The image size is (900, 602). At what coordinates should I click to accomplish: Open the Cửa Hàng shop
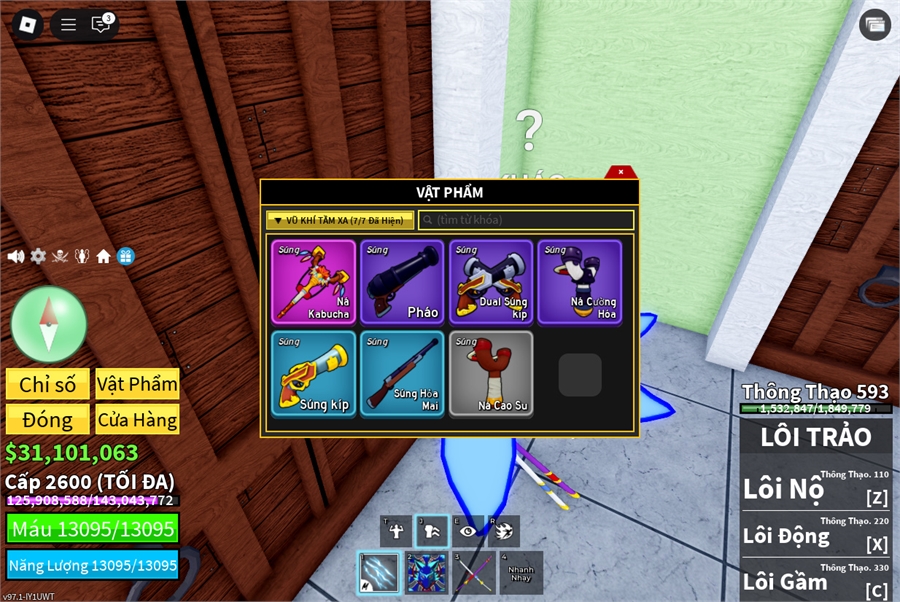(x=137, y=420)
